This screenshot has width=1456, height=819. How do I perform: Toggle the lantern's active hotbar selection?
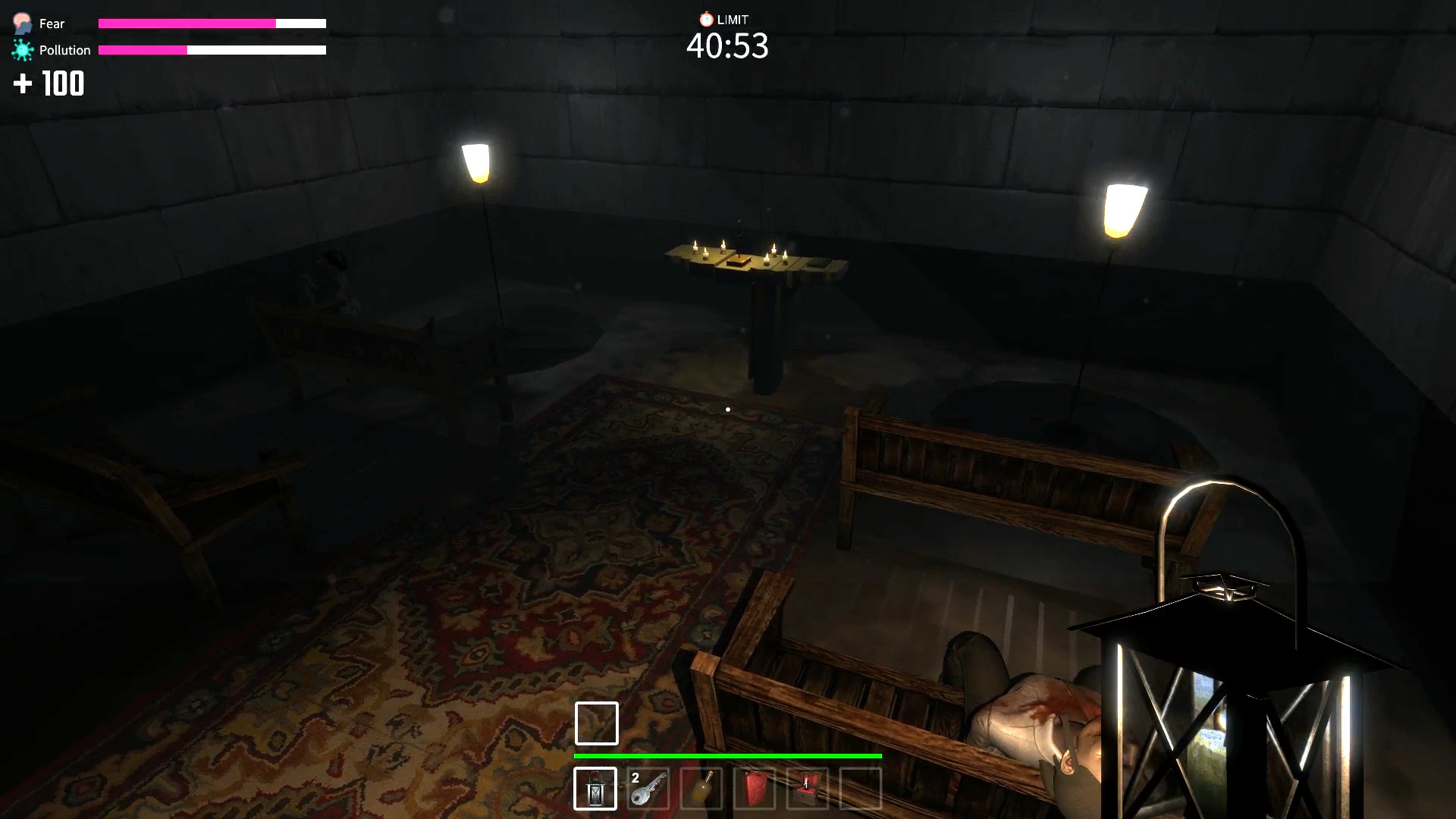[596, 790]
